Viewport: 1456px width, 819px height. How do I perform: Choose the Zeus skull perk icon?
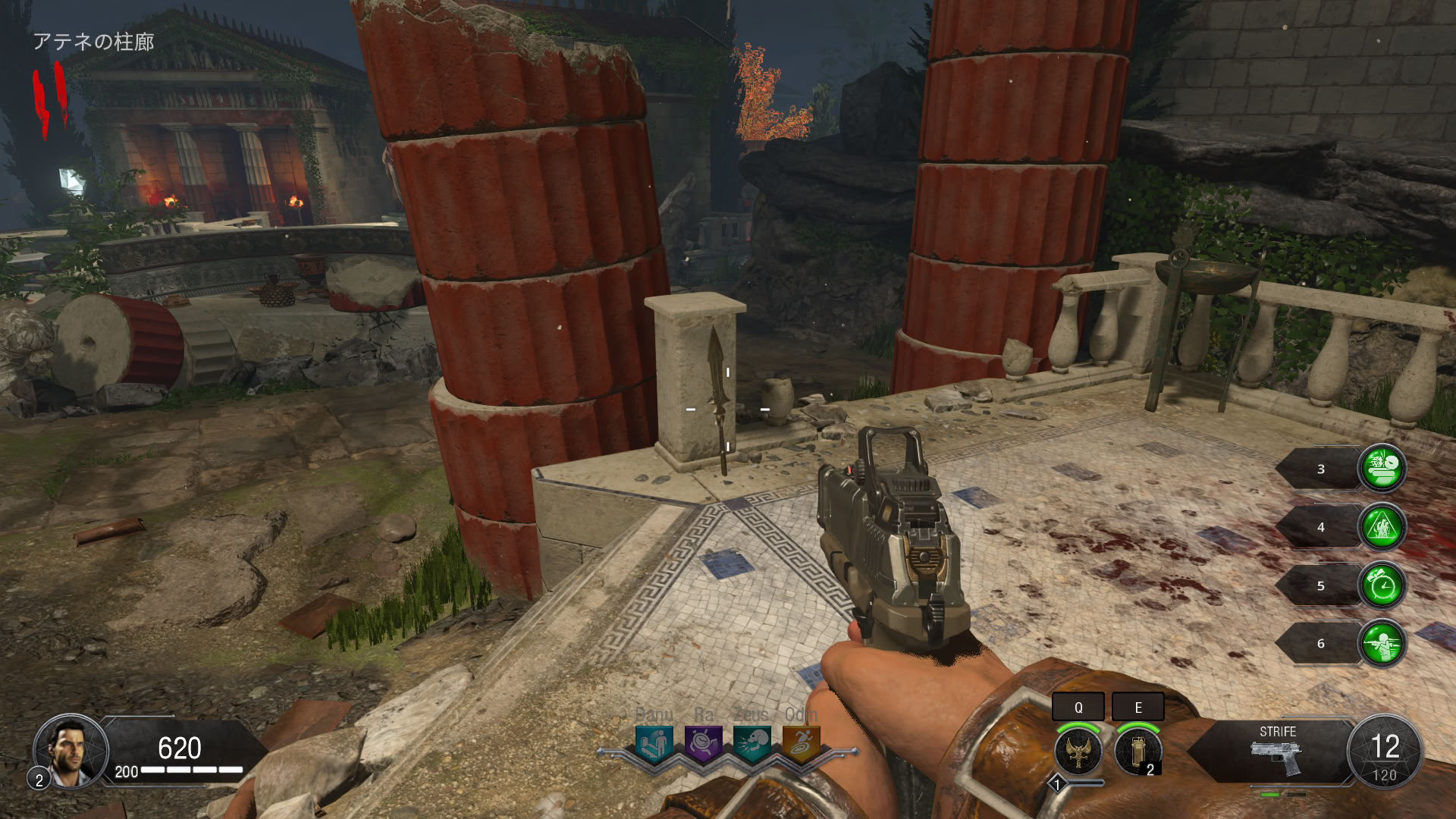tap(752, 744)
